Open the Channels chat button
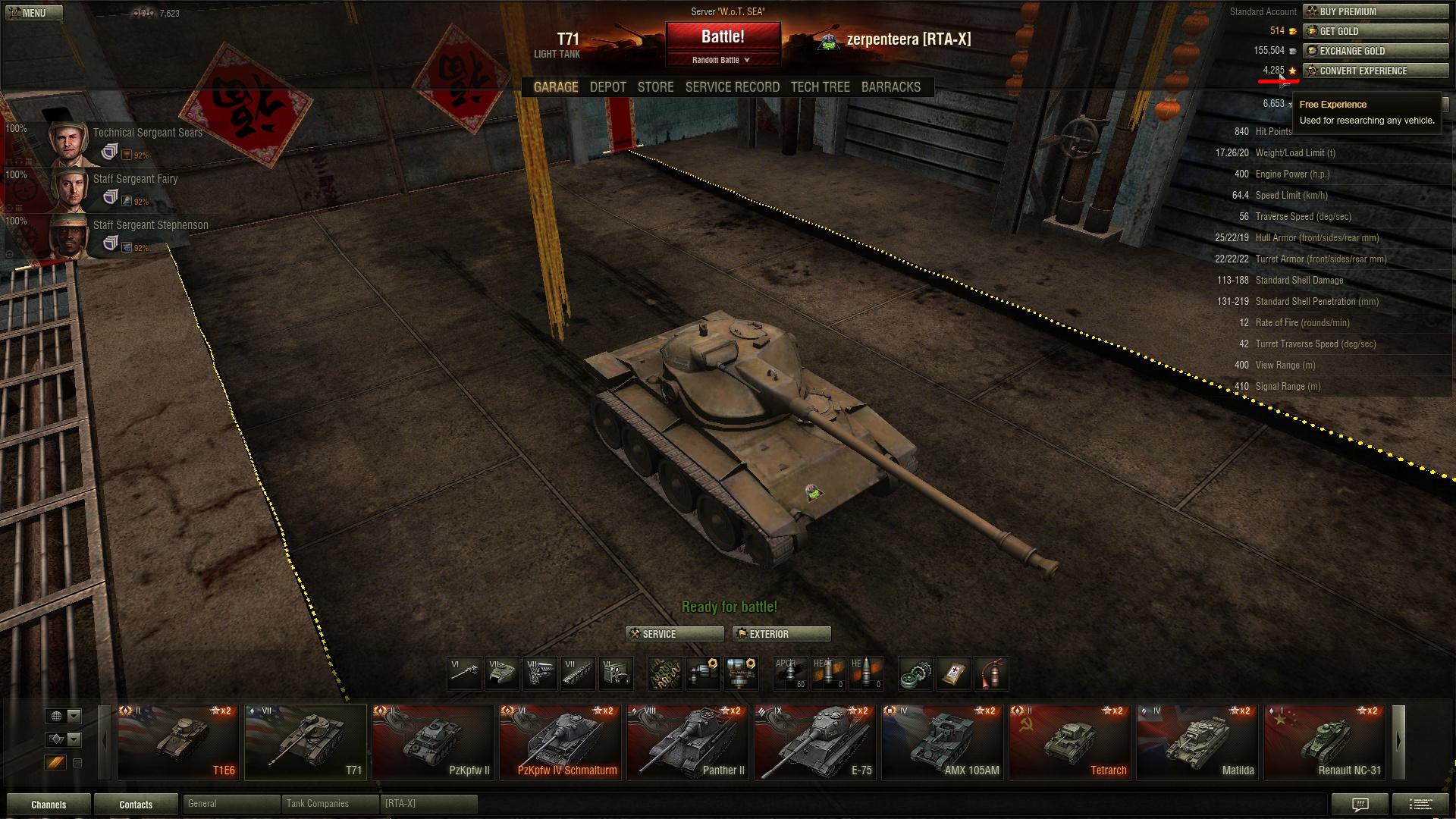Screen dimensions: 1456x819 (x=49, y=805)
